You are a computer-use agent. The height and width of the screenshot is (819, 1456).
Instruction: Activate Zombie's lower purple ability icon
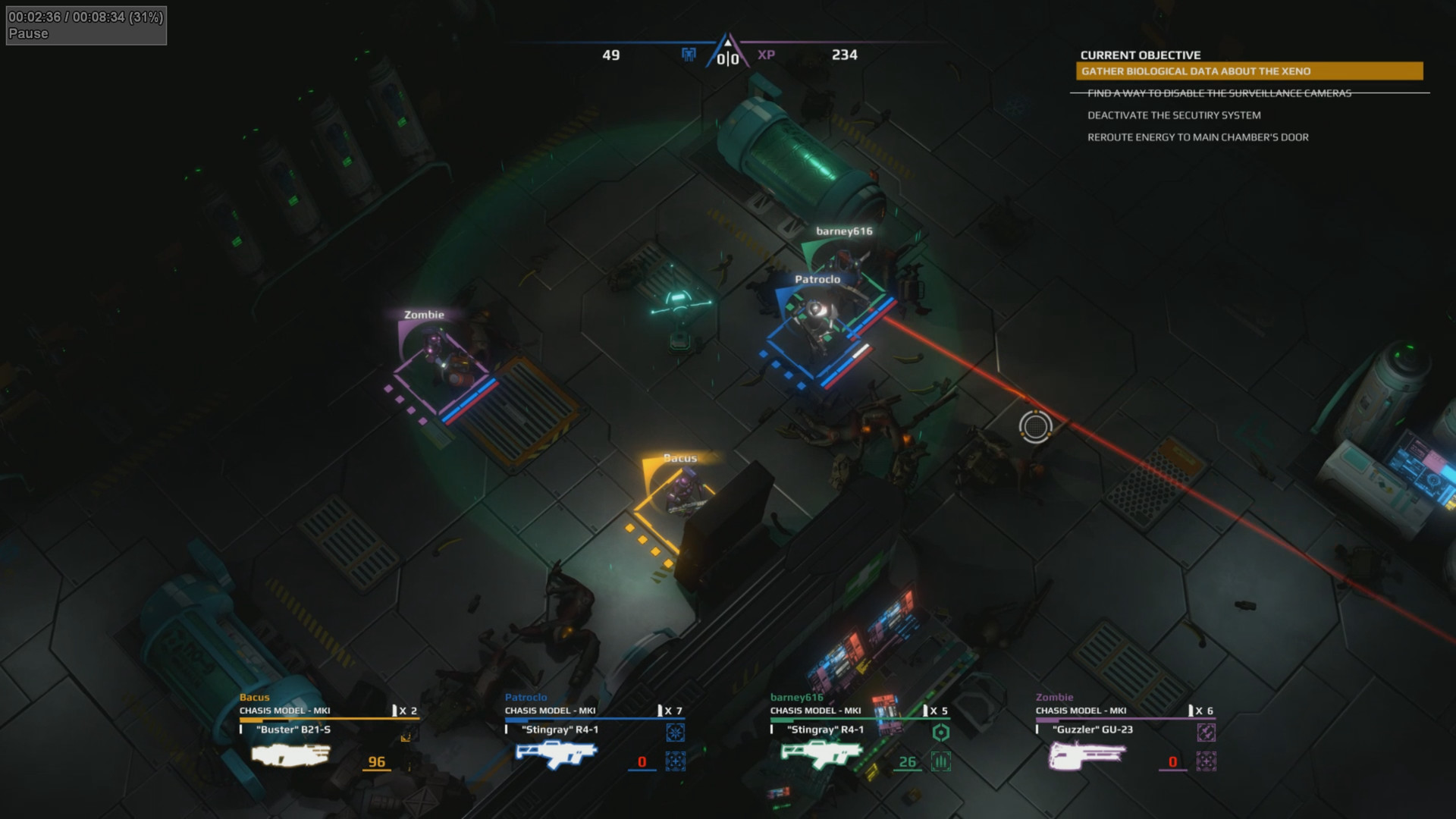(1206, 761)
